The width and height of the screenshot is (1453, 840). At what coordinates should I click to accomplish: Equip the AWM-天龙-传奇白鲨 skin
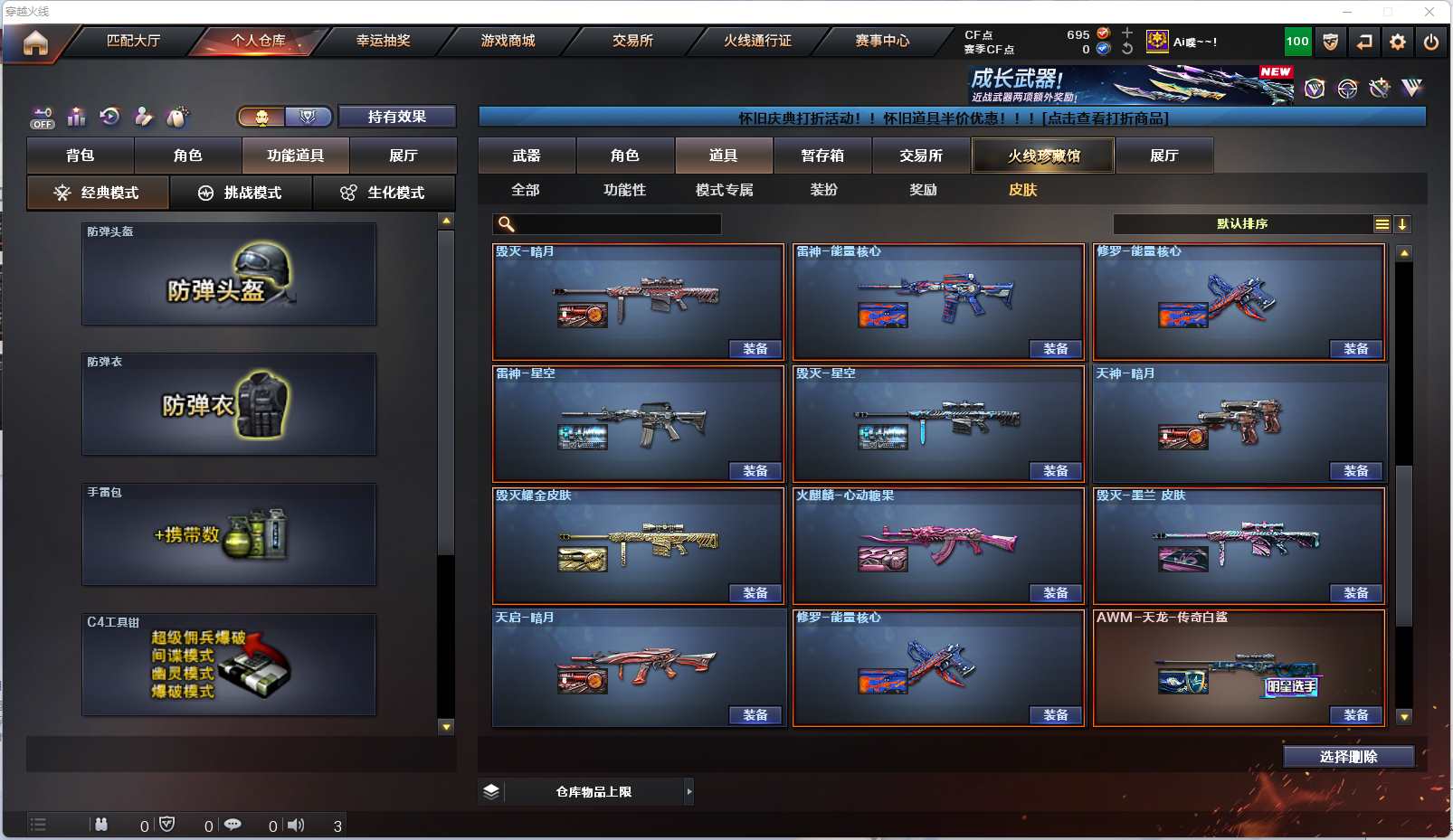tap(1356, 715)
